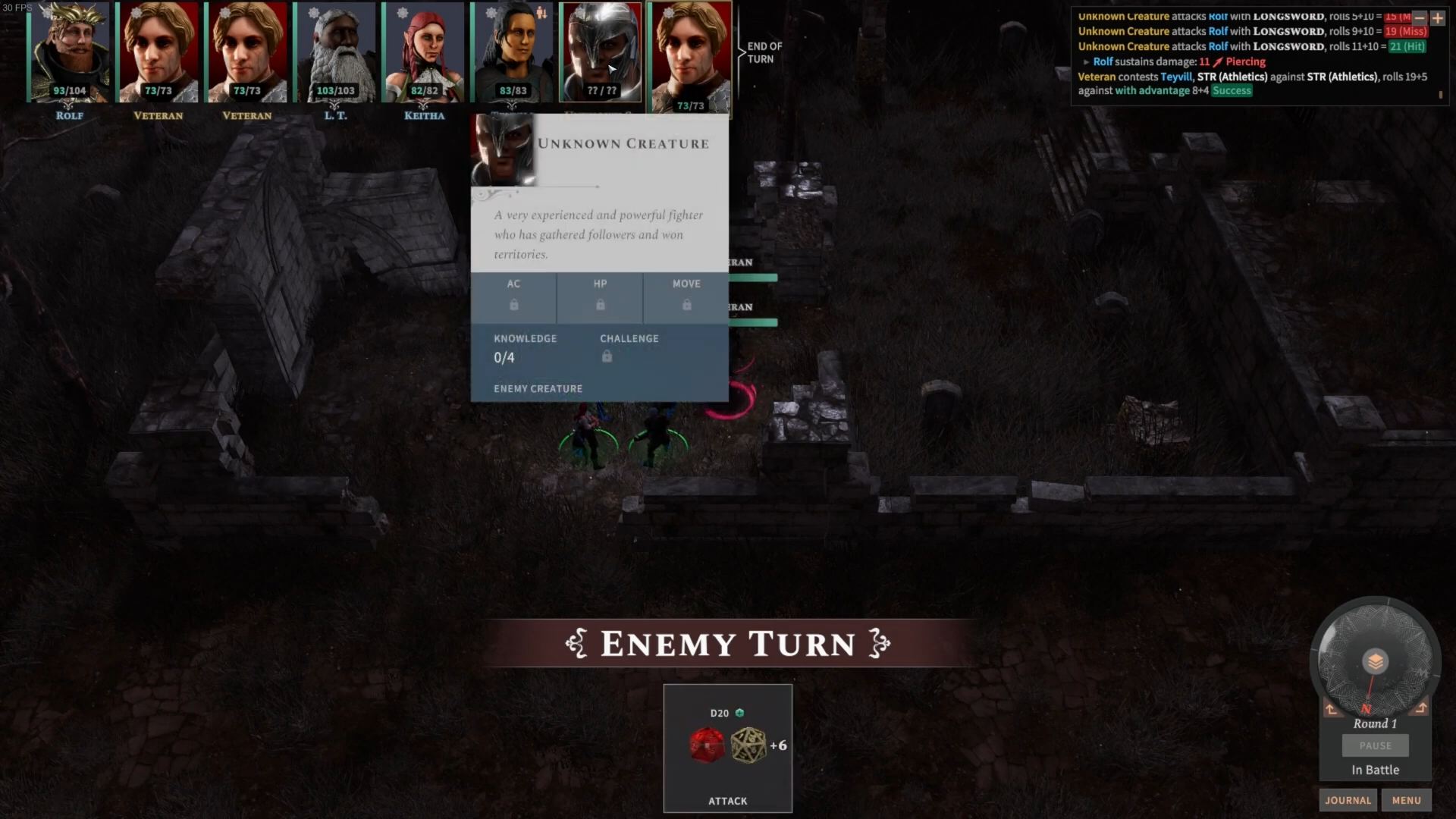Image resolution: width=1456 pixels, height=819 pixels.
Task: Open the Journal
Action: point(1348,800)
